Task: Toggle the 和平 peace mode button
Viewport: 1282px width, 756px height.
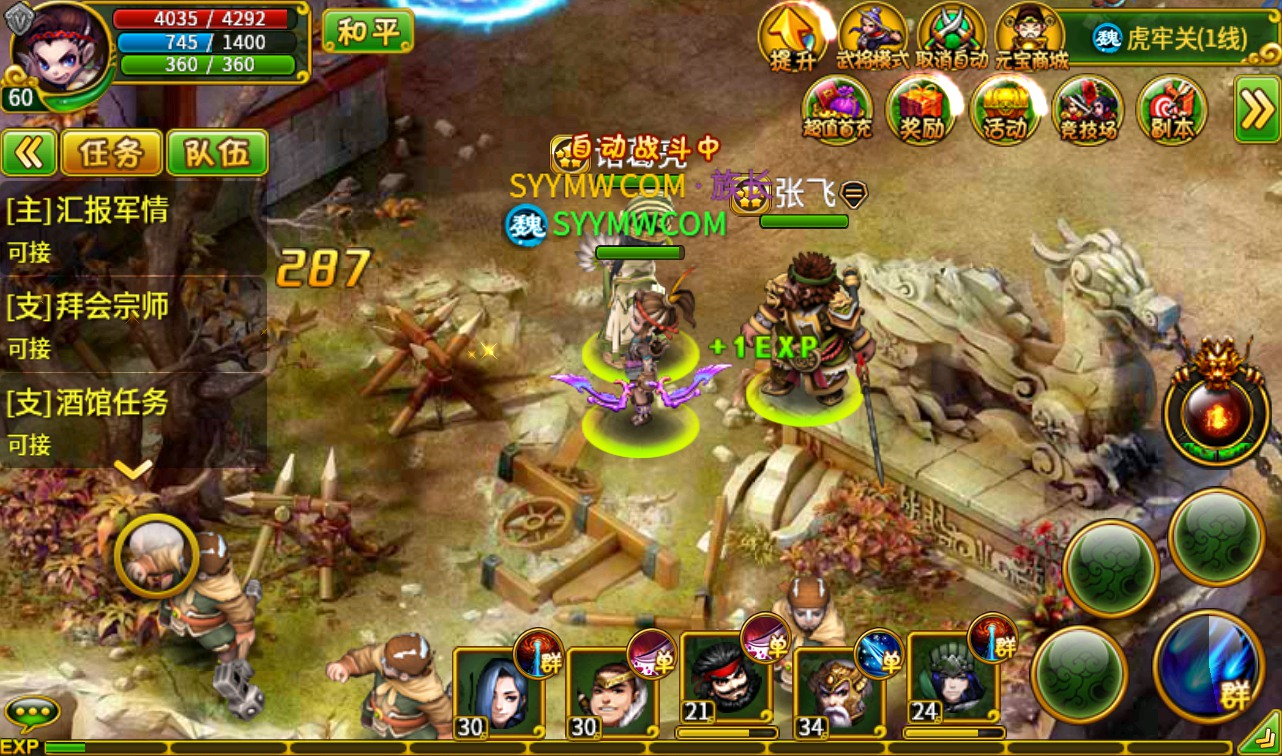Action: click(x=367, y=31)
